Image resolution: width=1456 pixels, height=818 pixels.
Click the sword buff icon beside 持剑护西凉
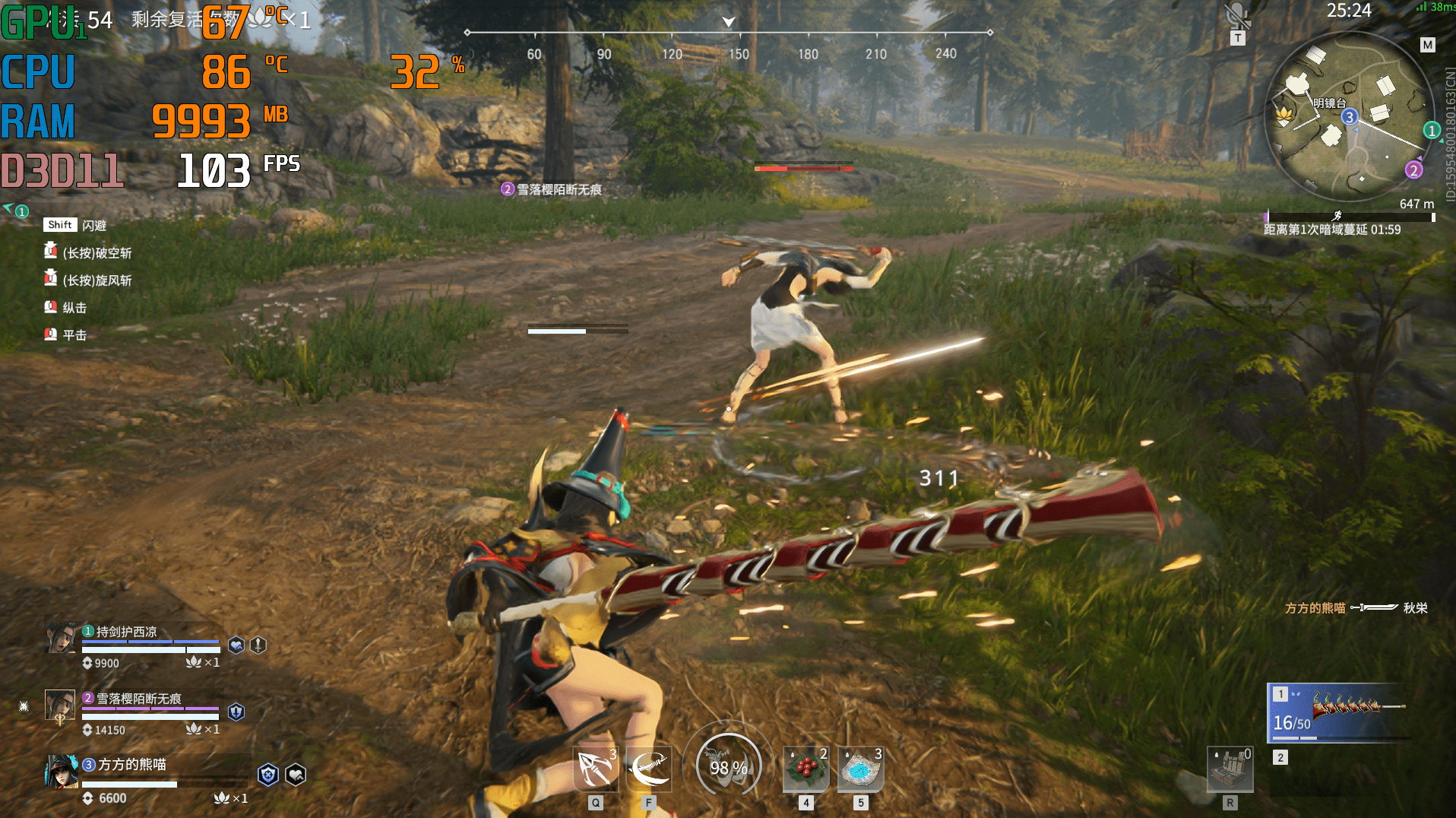(x=258, y=645)
